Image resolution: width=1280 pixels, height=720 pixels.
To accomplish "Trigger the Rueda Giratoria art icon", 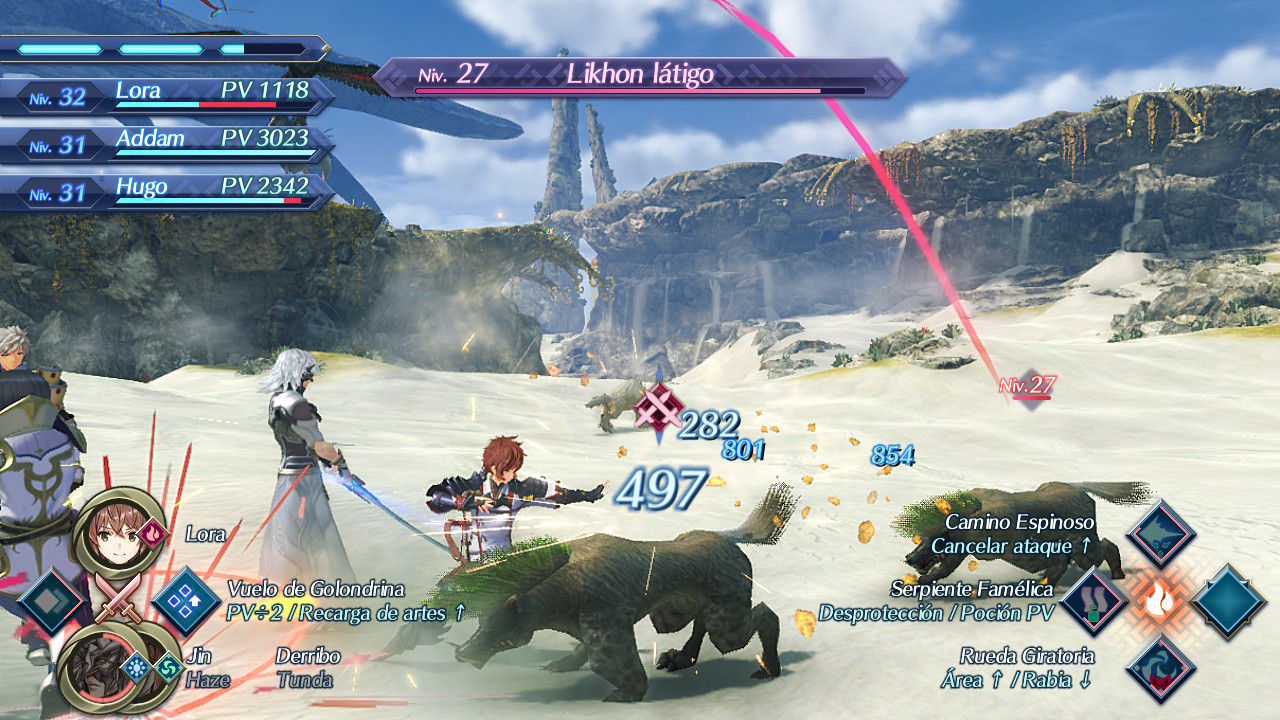I will tap(1161, 669).
